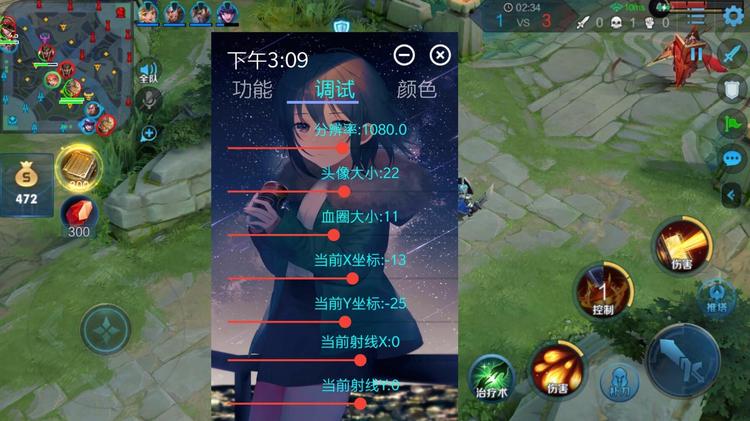Open the 颜色 tab

click(416, 89)
